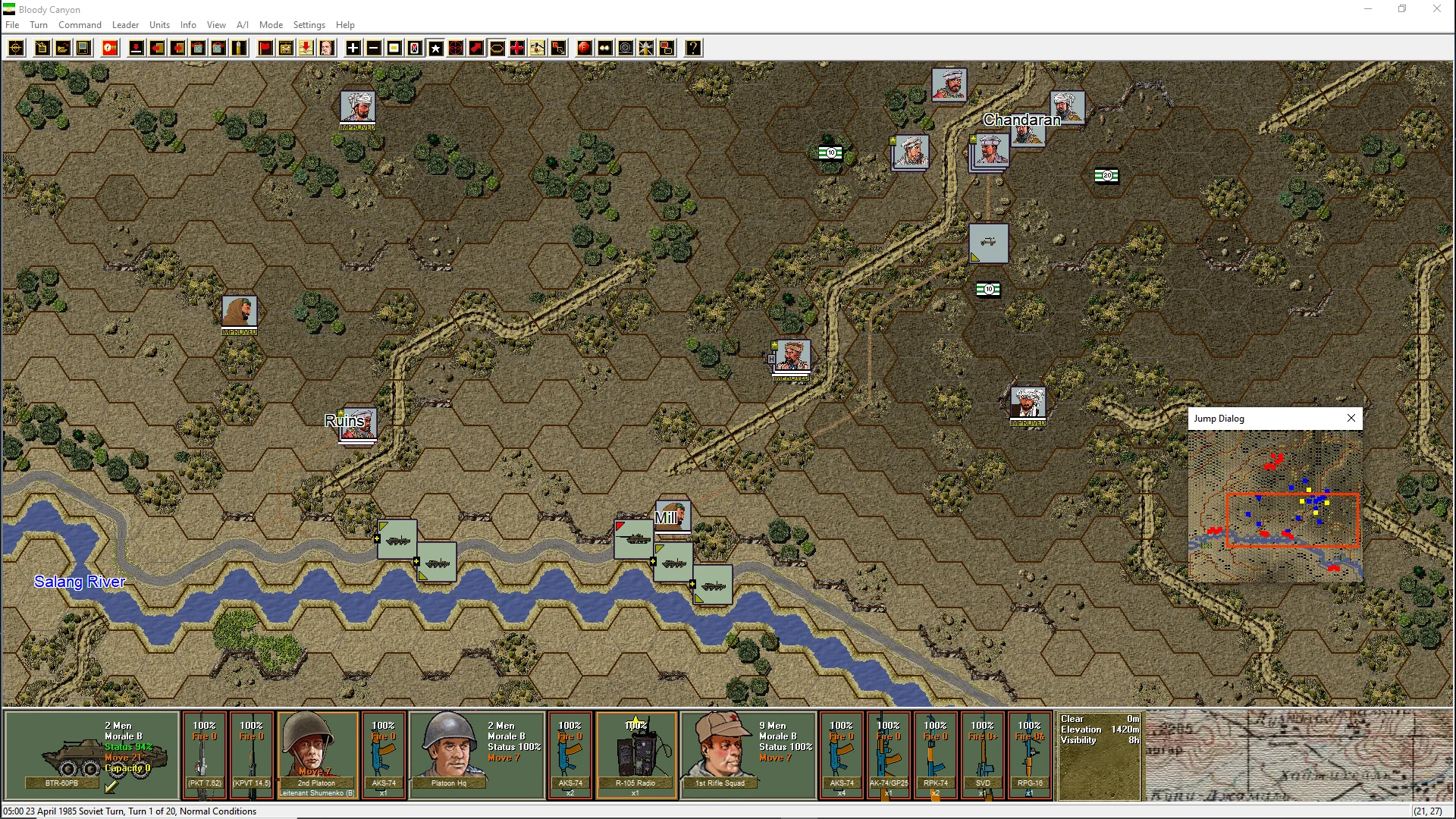Click the question mark help toolbar button
The image size is (1456, 819).
pyautogui.click(x=693, y=49)
